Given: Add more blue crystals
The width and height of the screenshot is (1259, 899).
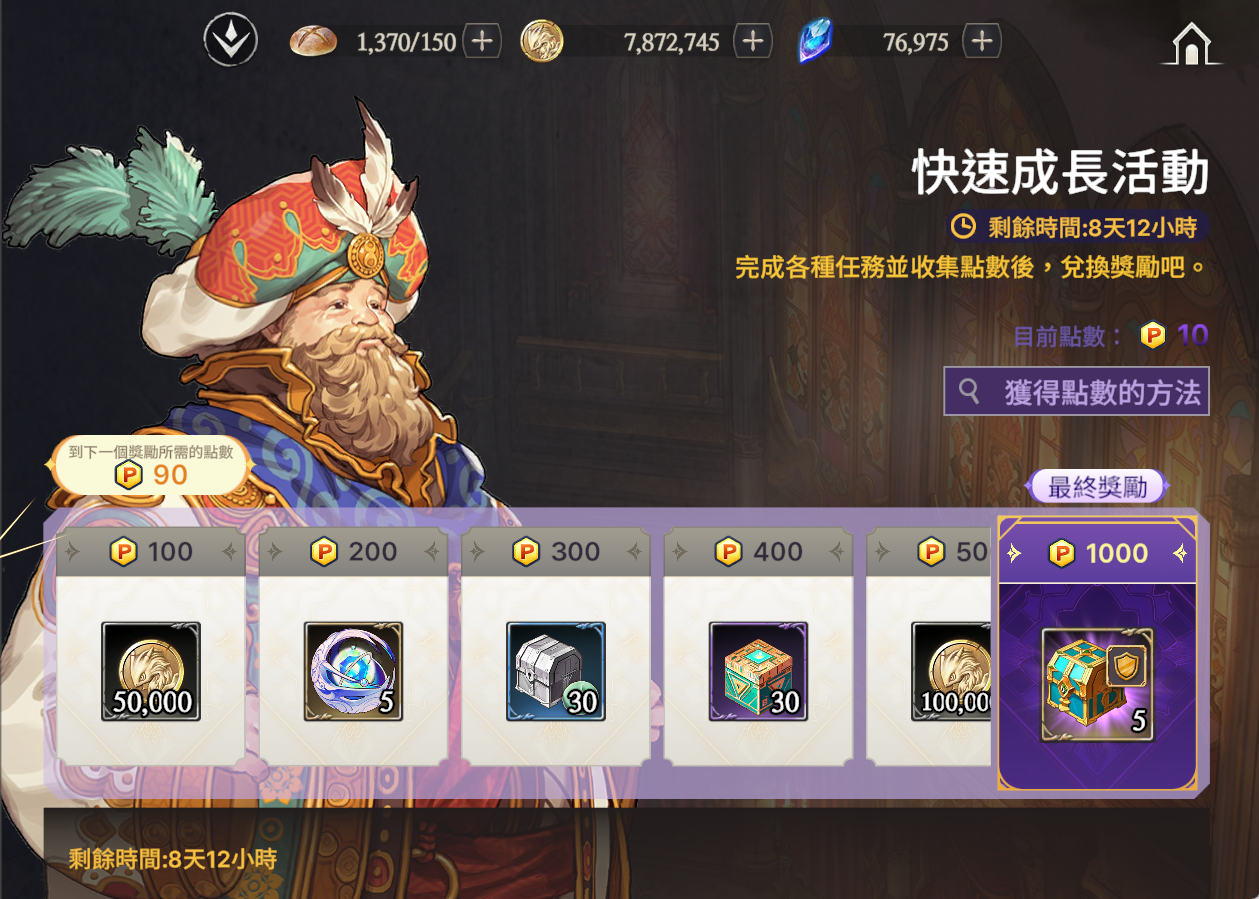Looking at the screenshot, I should pyautogui.click(x=982, y=41).
